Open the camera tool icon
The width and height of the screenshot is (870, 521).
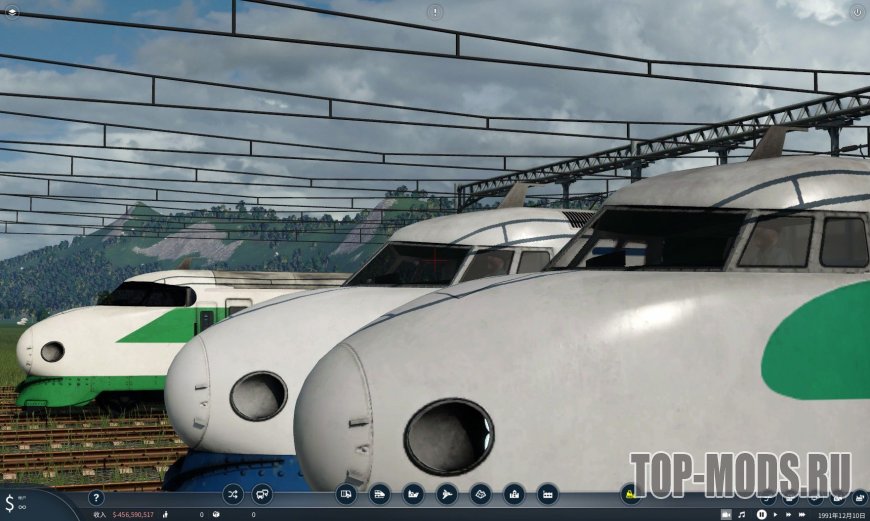pyautogui.click(x=727, y=514)
